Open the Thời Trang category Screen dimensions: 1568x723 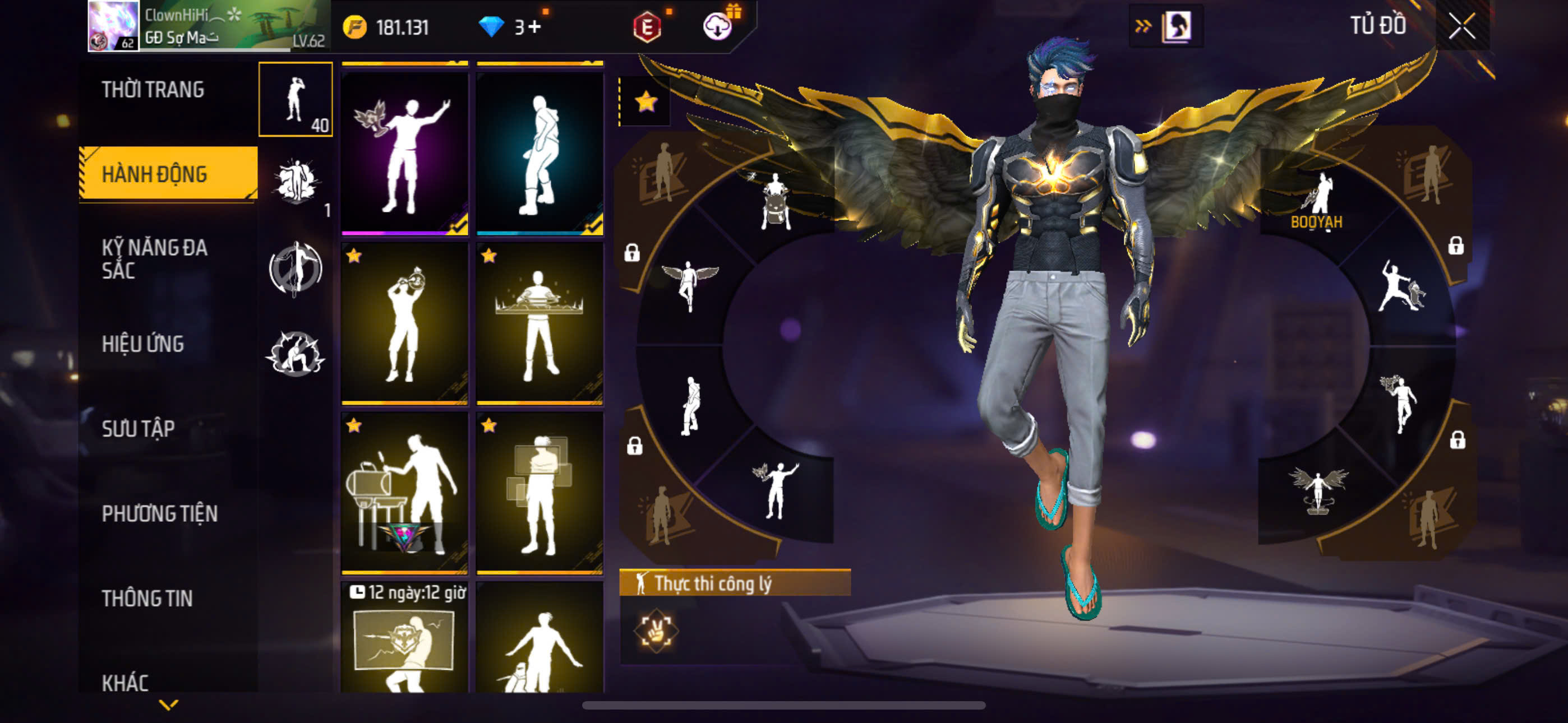tap(153, 90)
